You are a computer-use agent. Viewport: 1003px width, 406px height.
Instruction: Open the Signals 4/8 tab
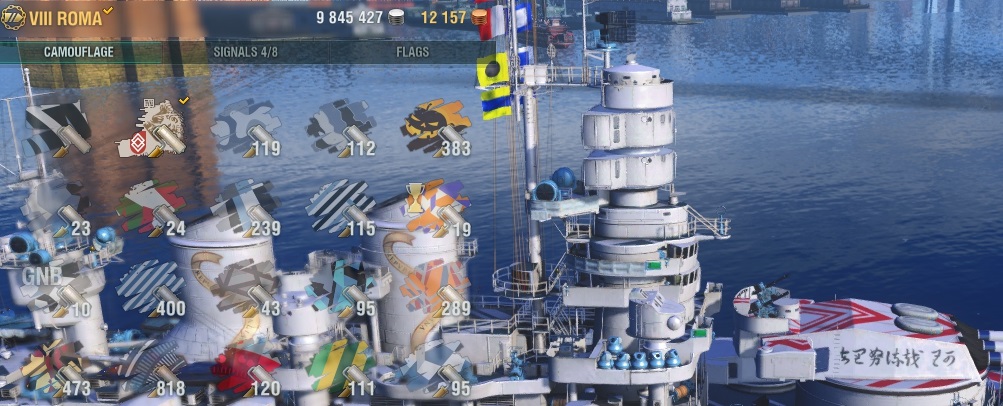(245, 51)
